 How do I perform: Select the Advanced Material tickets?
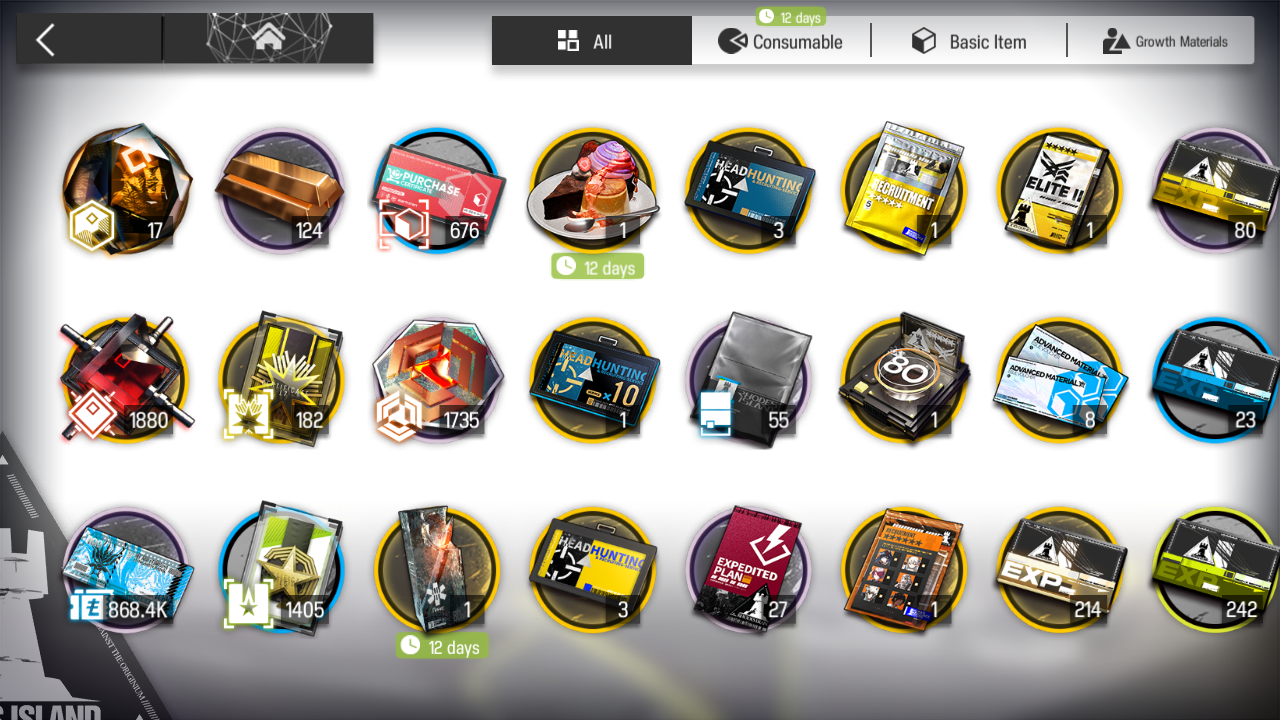coord(1060,380)
